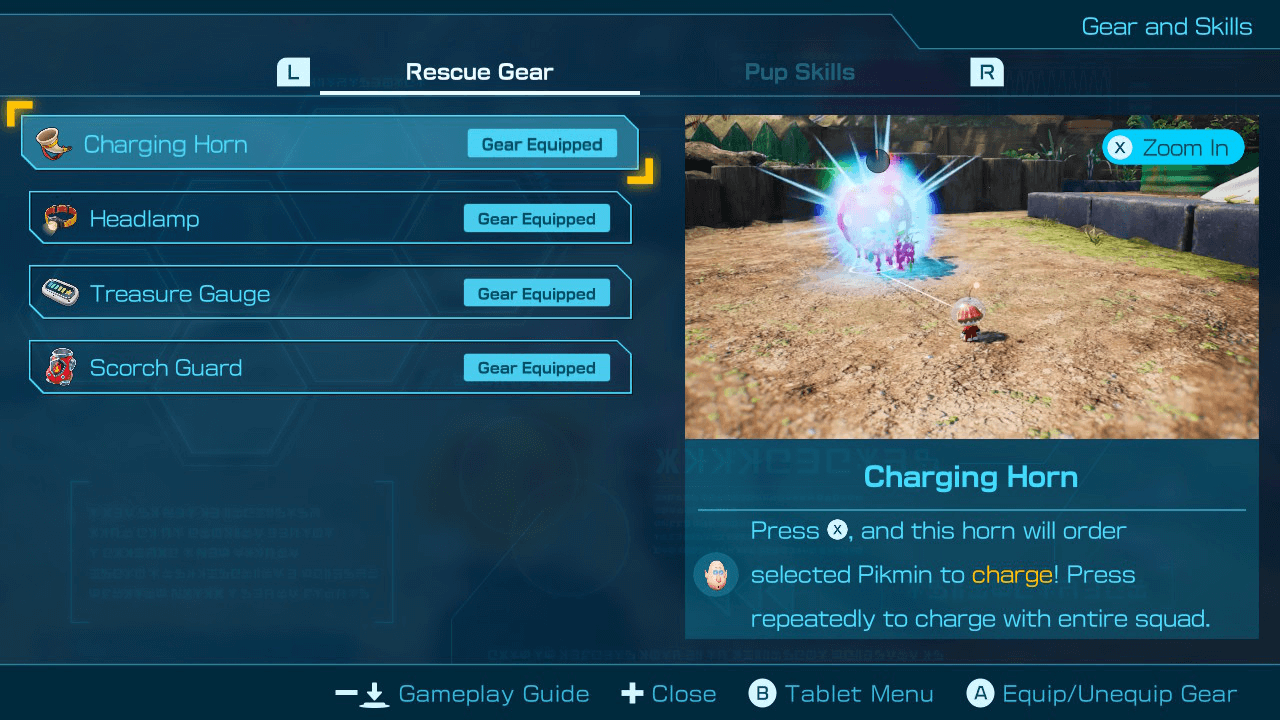Image resolution: width=1280 pixels, height=720 pixels.
Task: Click the L shoulder button icon
Action: [x=294, y=71]
